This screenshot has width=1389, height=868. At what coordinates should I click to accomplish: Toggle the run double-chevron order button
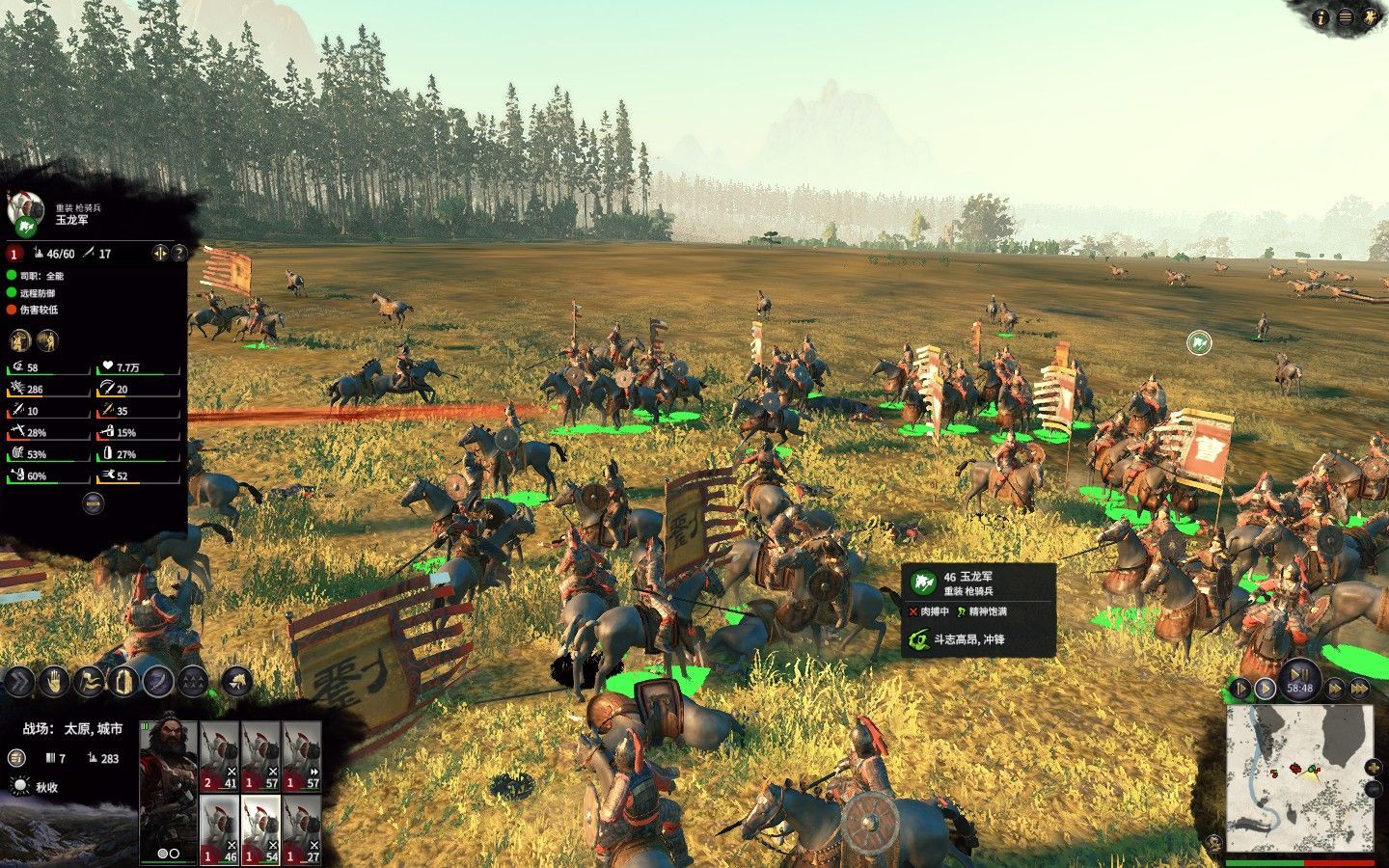point(18,682)
